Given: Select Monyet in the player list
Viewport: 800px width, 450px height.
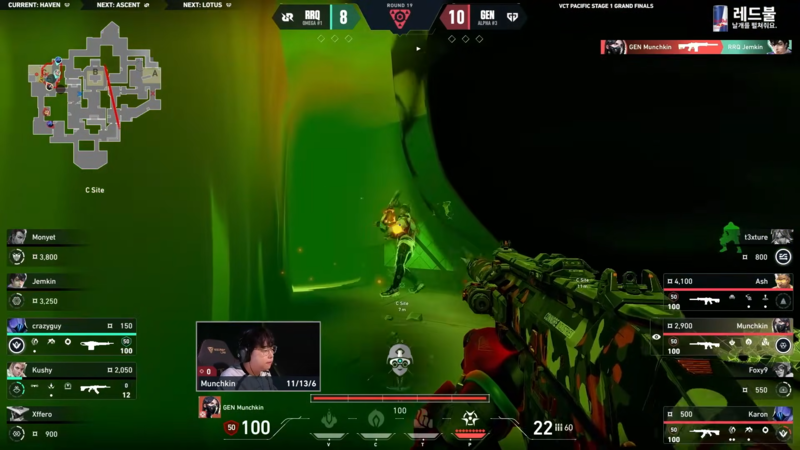Looking at the screenshot, I should (70, 246).
